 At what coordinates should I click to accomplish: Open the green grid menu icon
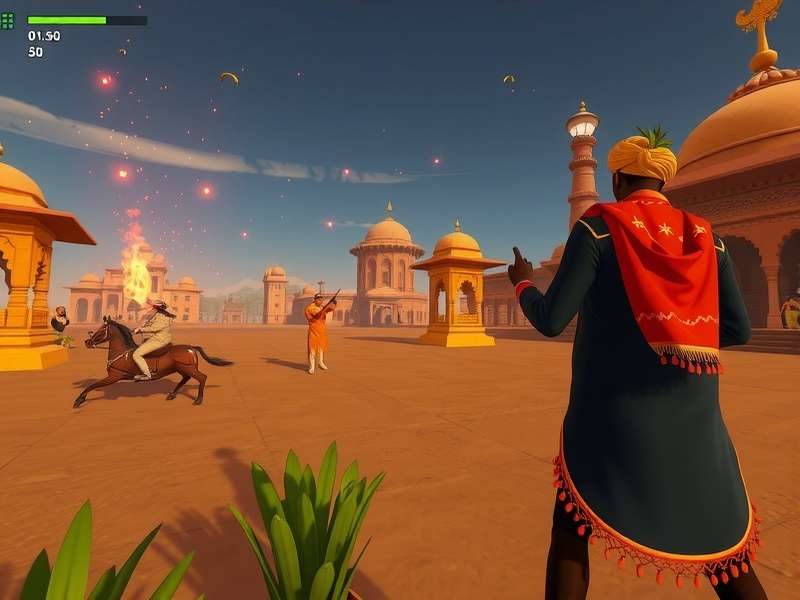[7, 20]
